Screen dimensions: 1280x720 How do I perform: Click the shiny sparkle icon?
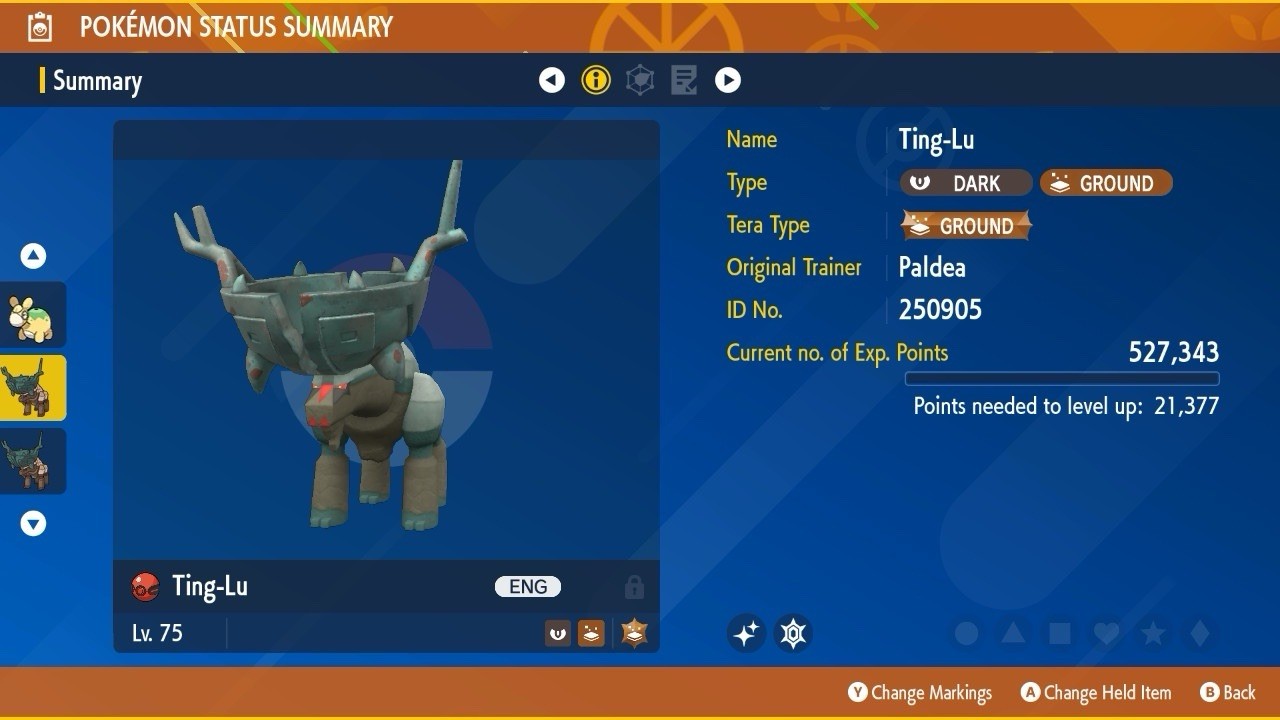[x=746, y=633]
